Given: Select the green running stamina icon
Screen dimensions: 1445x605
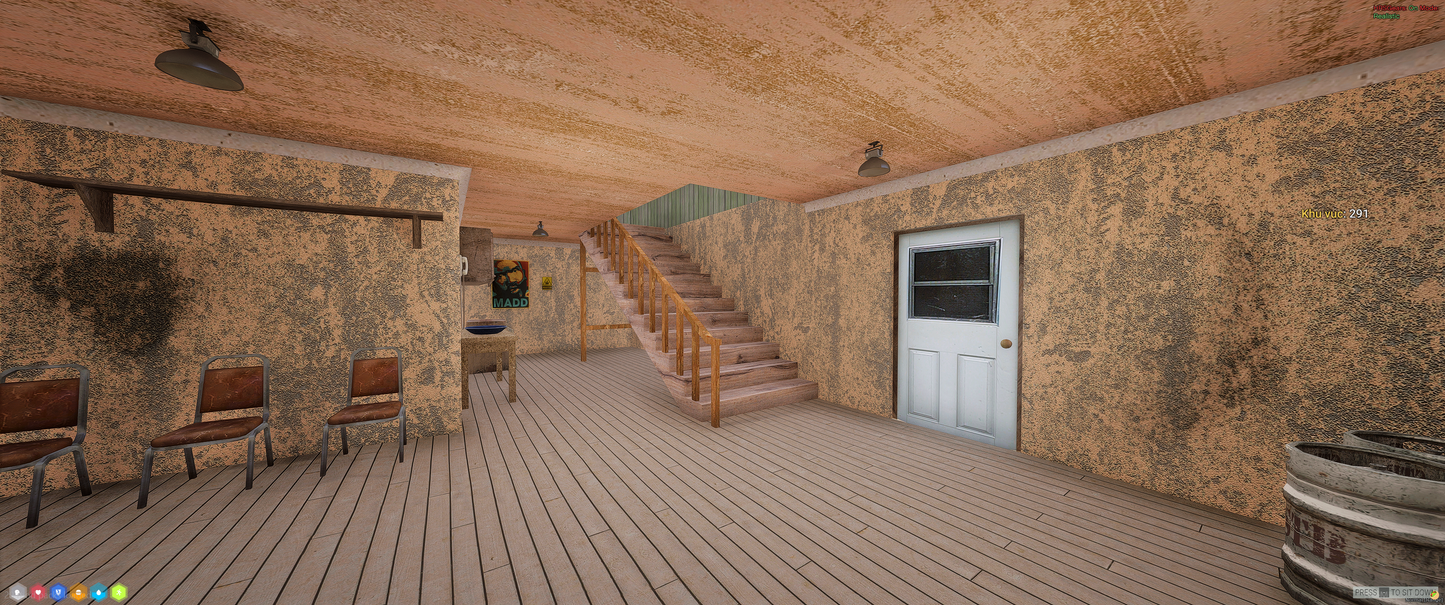Looking at the screenshot, I should (x=118, y=592).
